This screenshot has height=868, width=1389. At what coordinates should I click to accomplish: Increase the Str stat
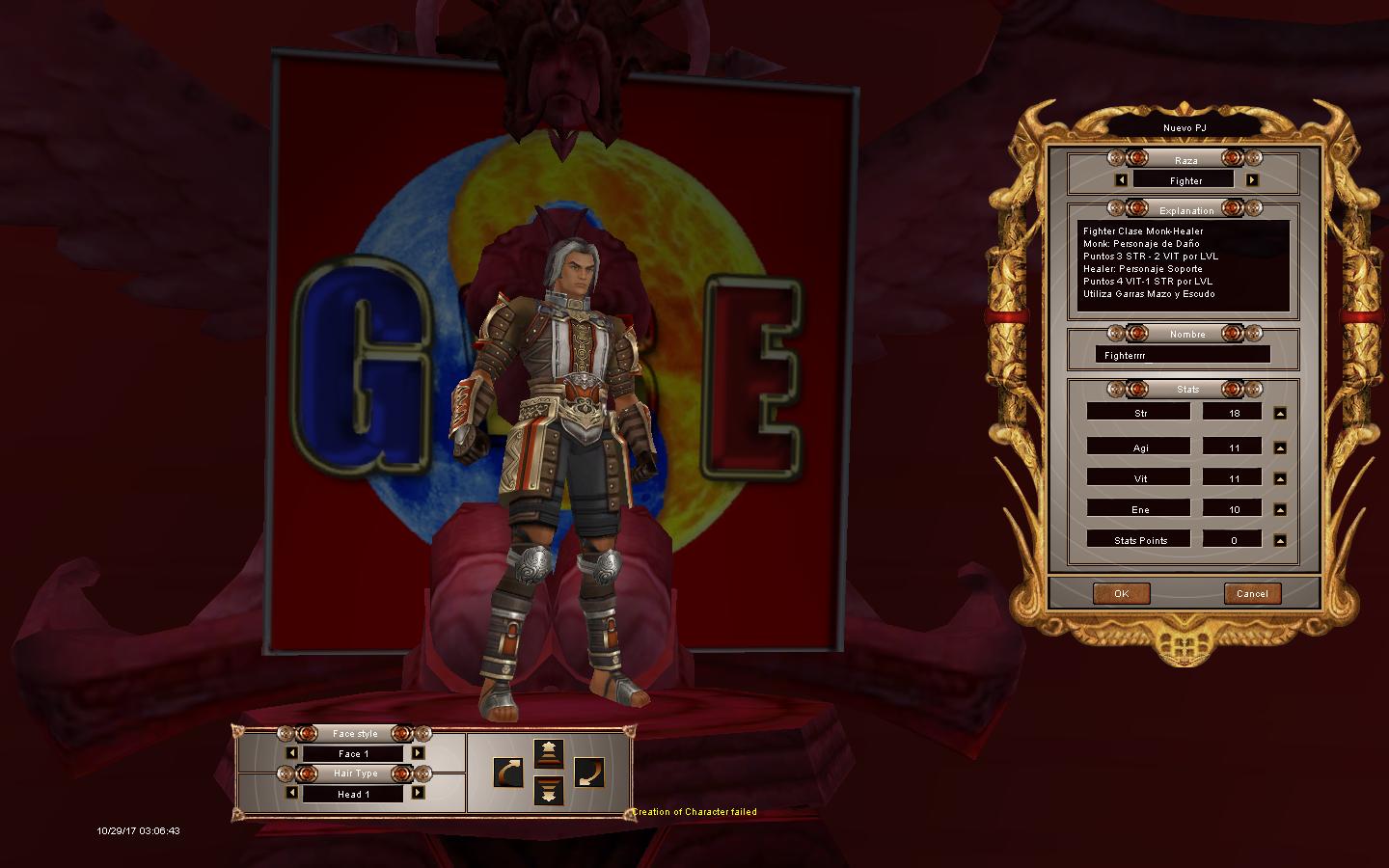point(1280,414)
